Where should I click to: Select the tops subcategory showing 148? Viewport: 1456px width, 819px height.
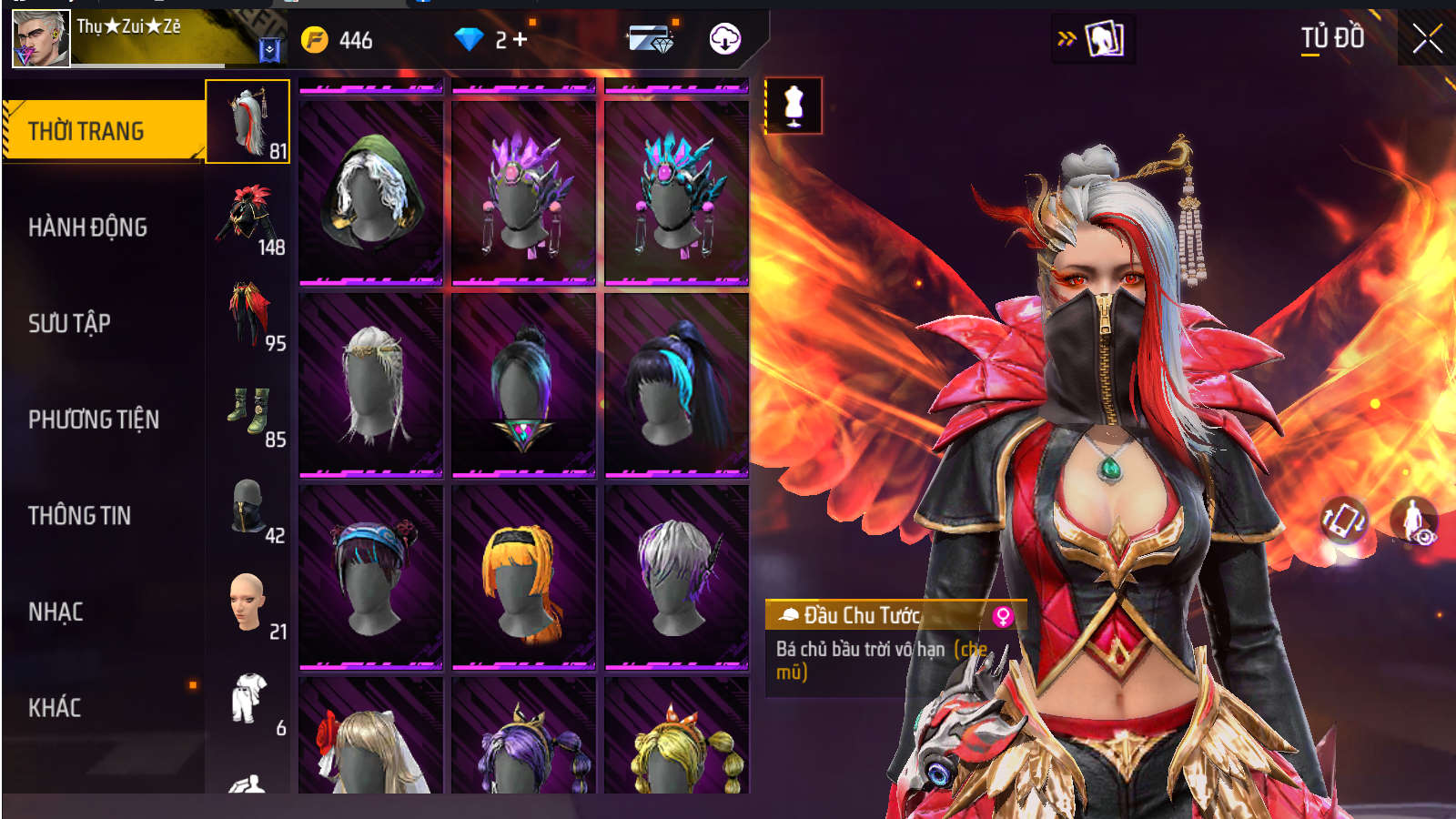point(248,218)
